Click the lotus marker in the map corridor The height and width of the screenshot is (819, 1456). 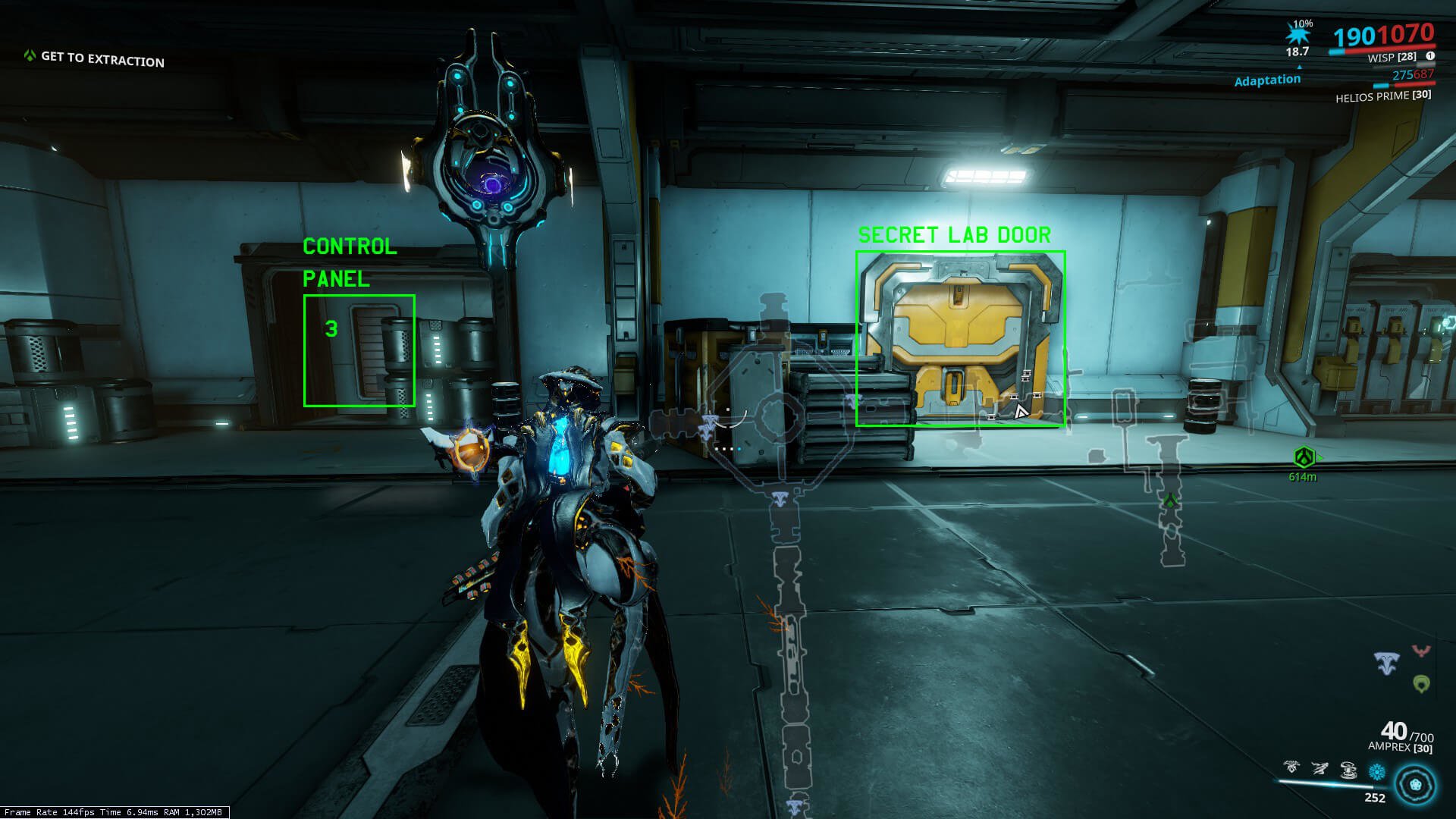(x=780, y=498)
